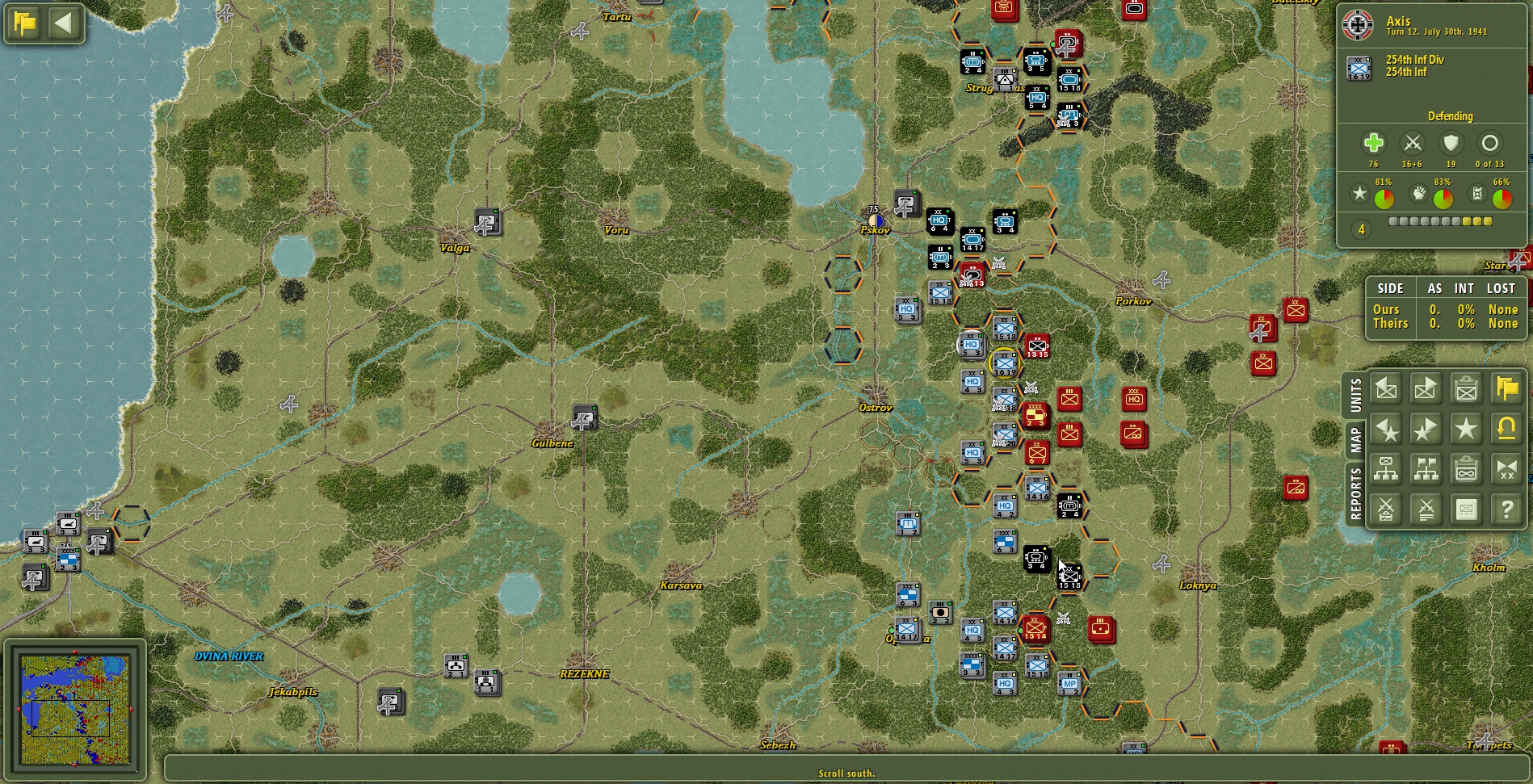Select the next unit icon
This screenshot has height=784, width=1533.
click(1426, 388)
